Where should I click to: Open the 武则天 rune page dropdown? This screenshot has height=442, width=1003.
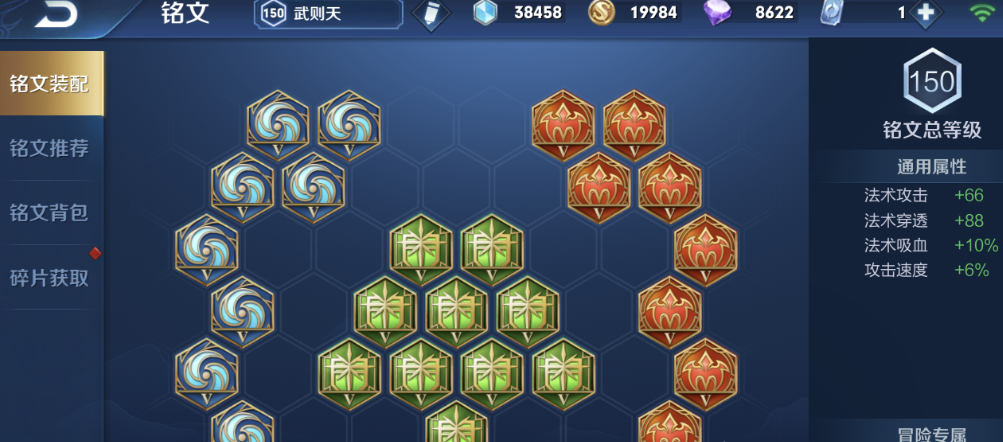(x=330, y=14)
